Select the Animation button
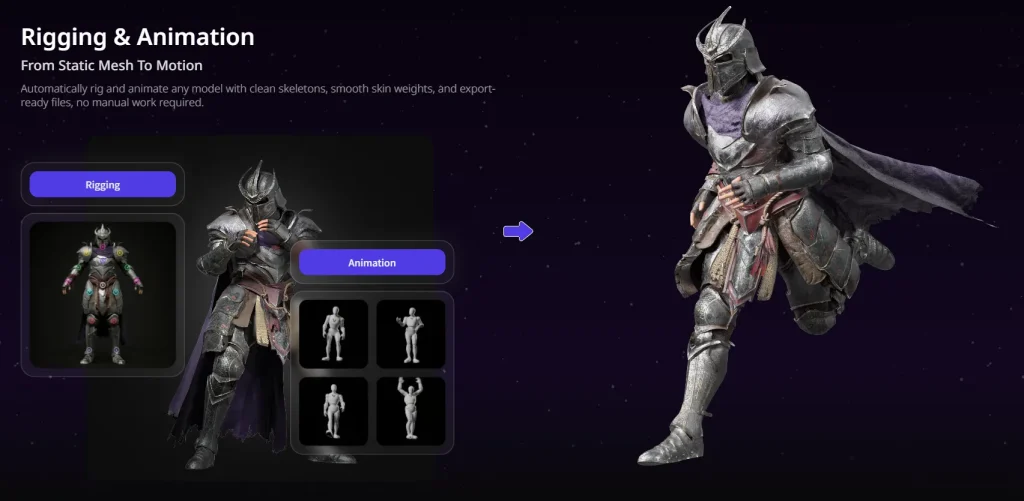 [372, 263]
